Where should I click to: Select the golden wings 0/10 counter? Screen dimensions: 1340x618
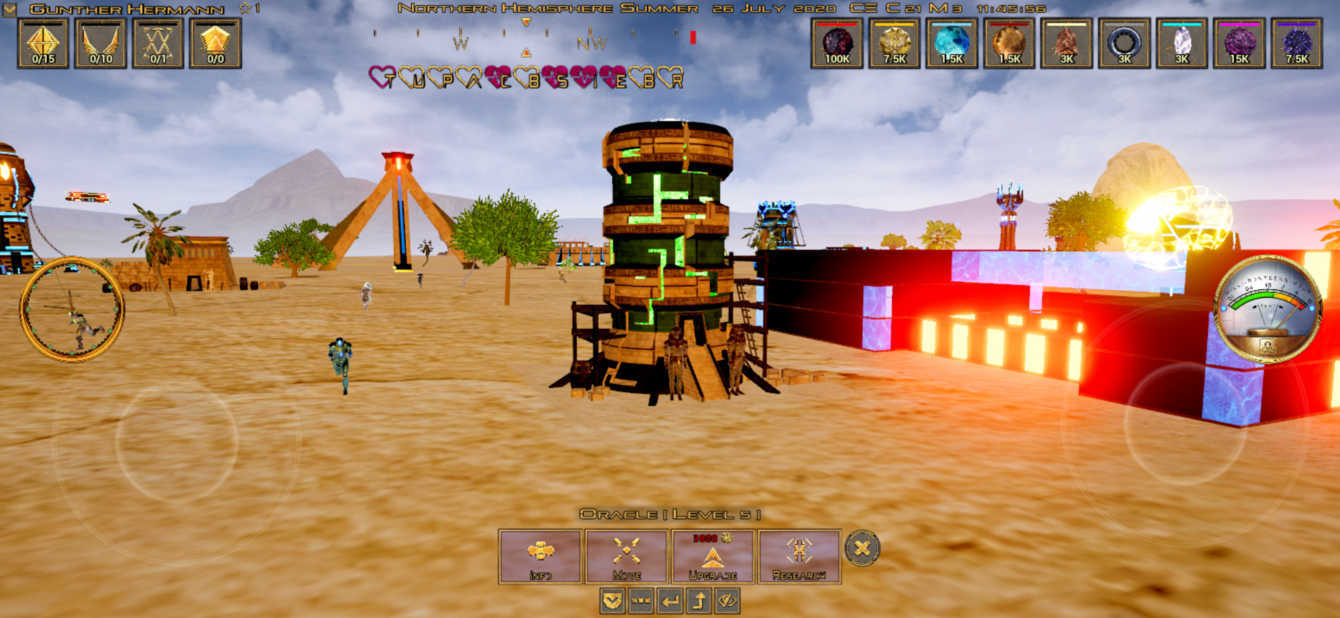pyautogui.click(x=100, y=43)
